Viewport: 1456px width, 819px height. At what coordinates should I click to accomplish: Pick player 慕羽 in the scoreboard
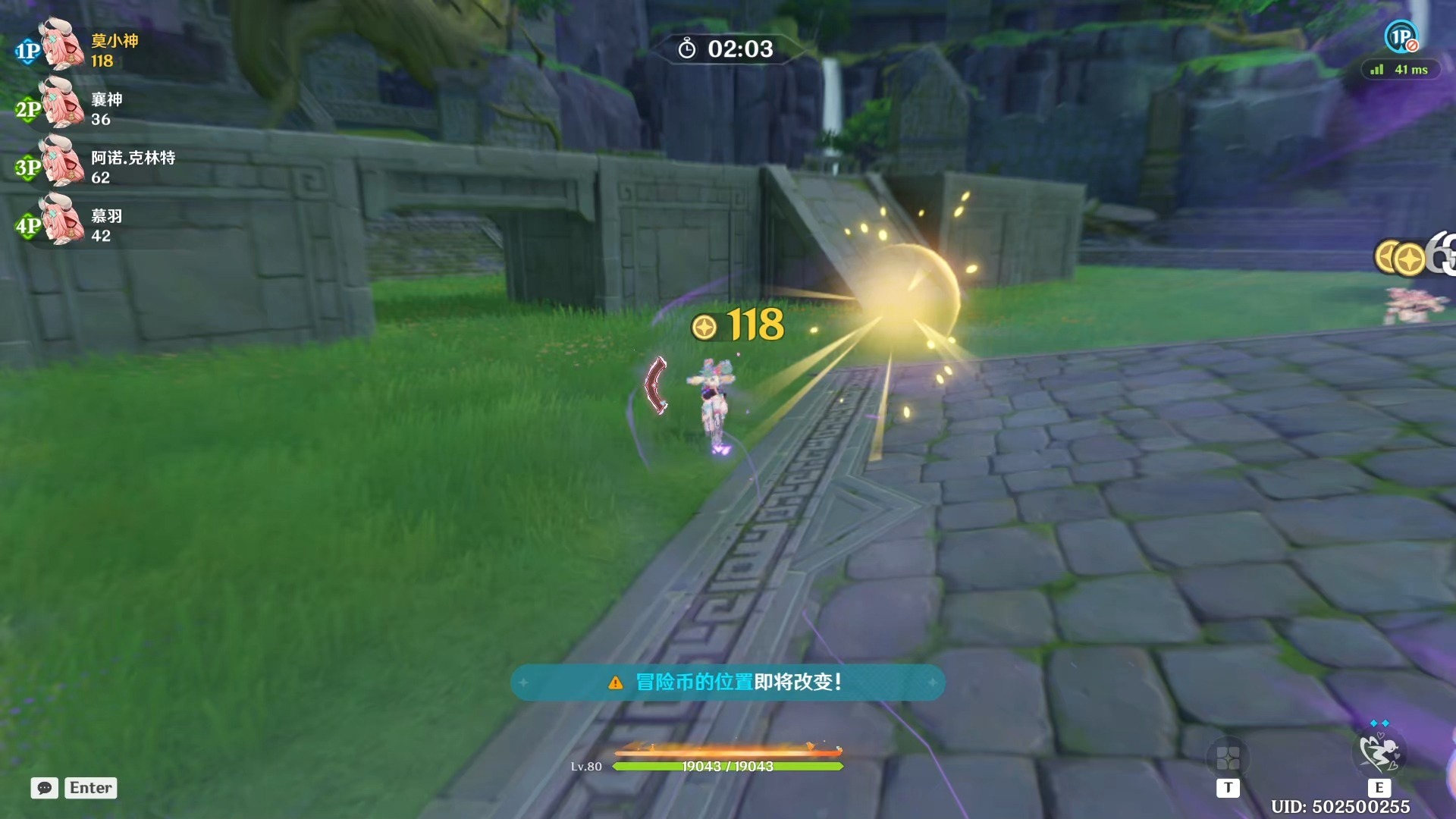(106, 216)
